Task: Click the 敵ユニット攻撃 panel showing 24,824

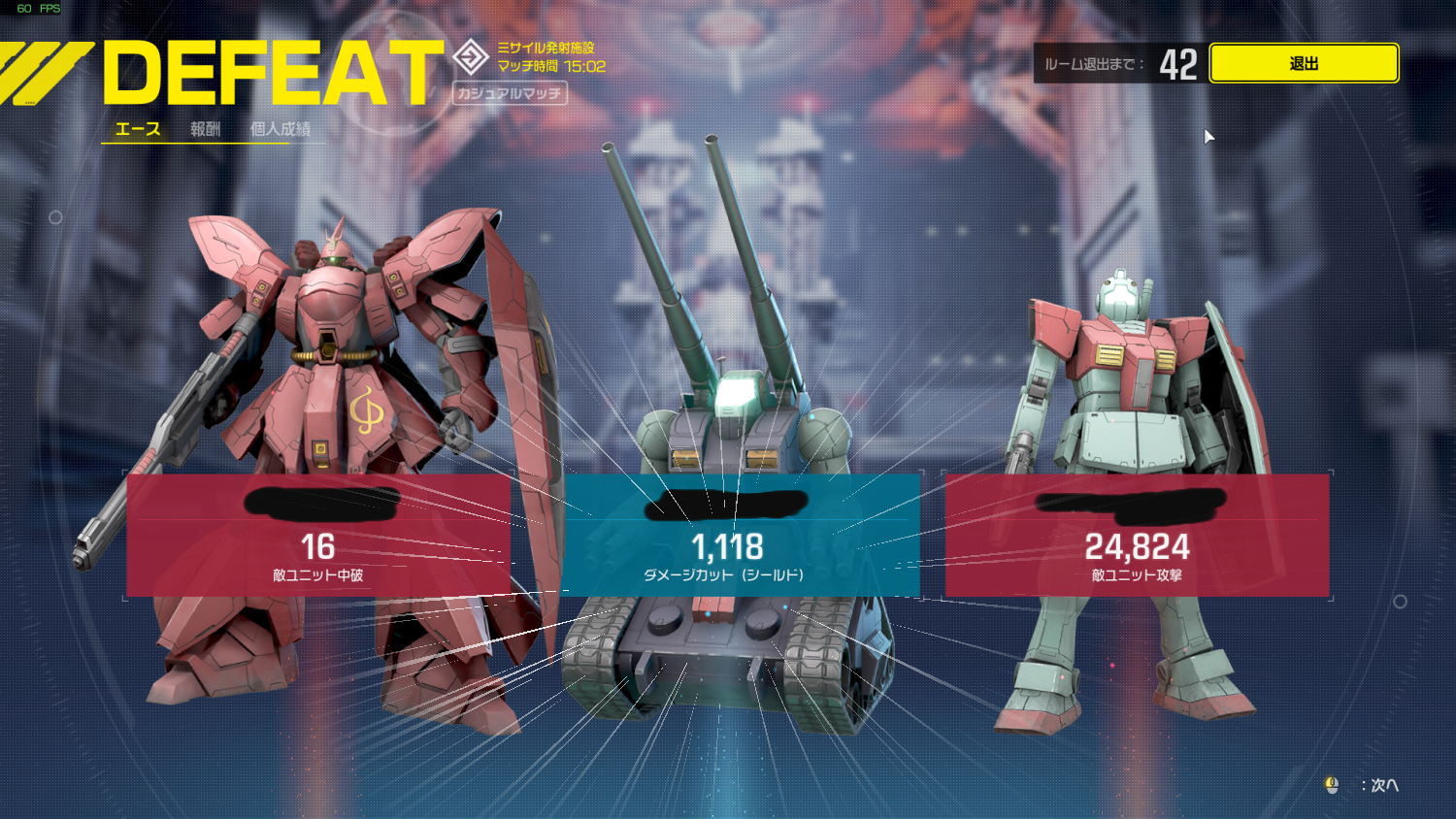Action: [x=1137, y=536]
